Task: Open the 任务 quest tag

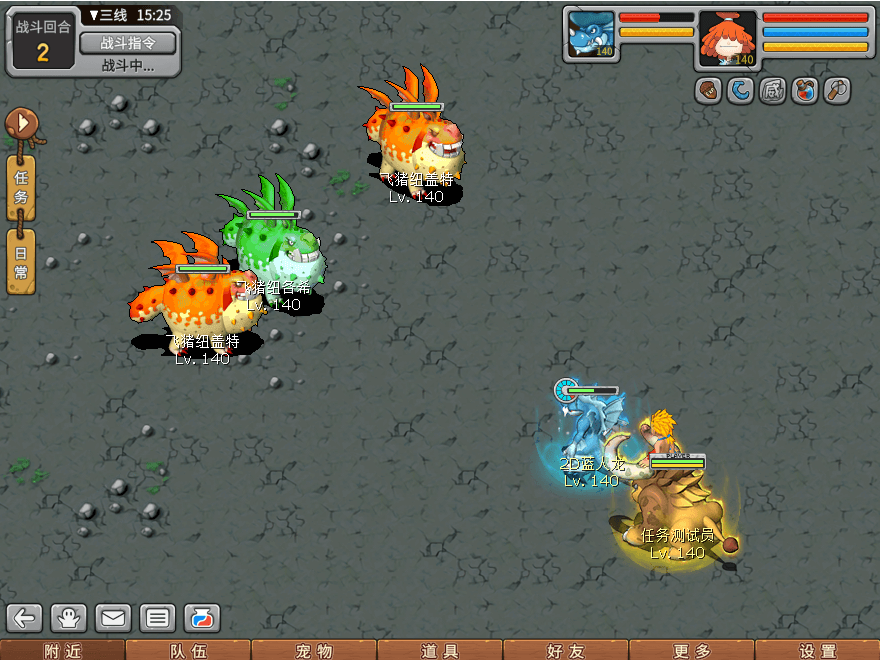Action: click(x=21, y=187)
